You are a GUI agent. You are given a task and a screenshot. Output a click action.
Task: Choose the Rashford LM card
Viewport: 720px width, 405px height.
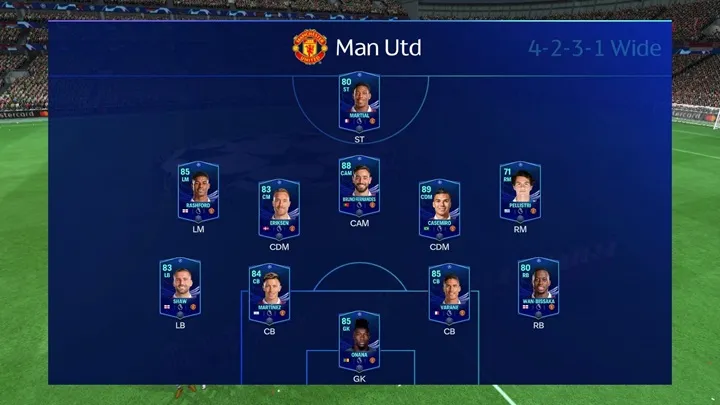(198, 191)
